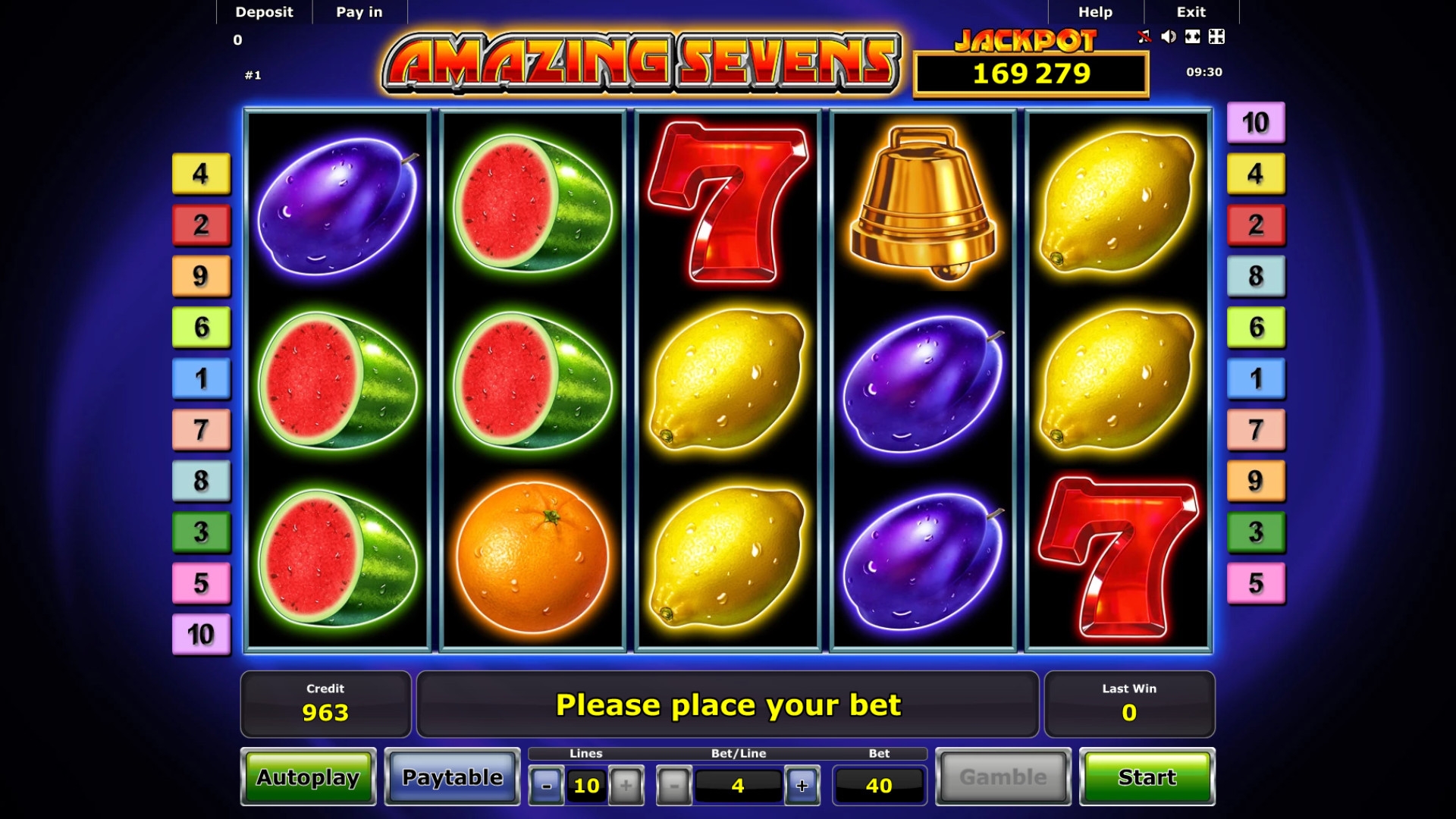Open the Paytable

pyautogui.click(x=452, y=777)
